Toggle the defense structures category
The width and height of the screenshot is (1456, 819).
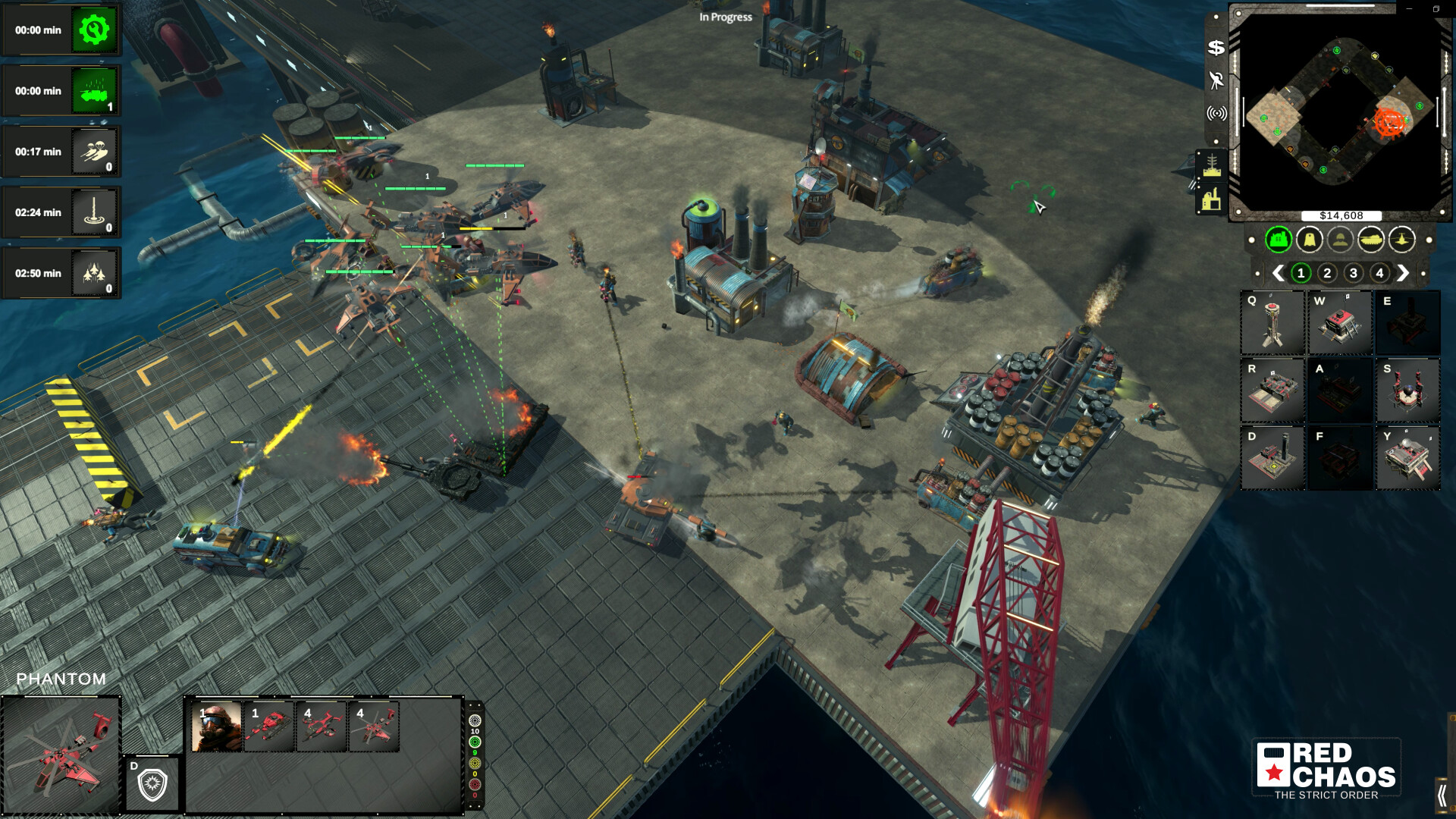(1310, 238)
